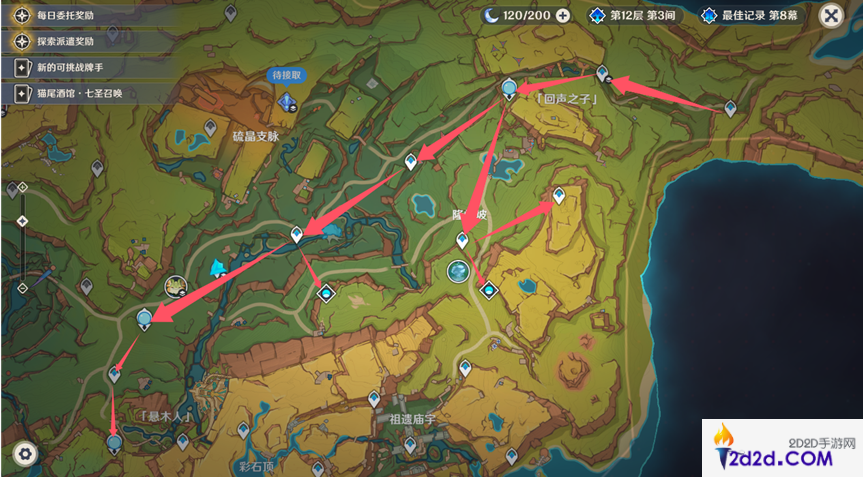Select the teleport waypoint beside 「回声之子」
The height and width of the screenshot is (477, 863).
510,90
